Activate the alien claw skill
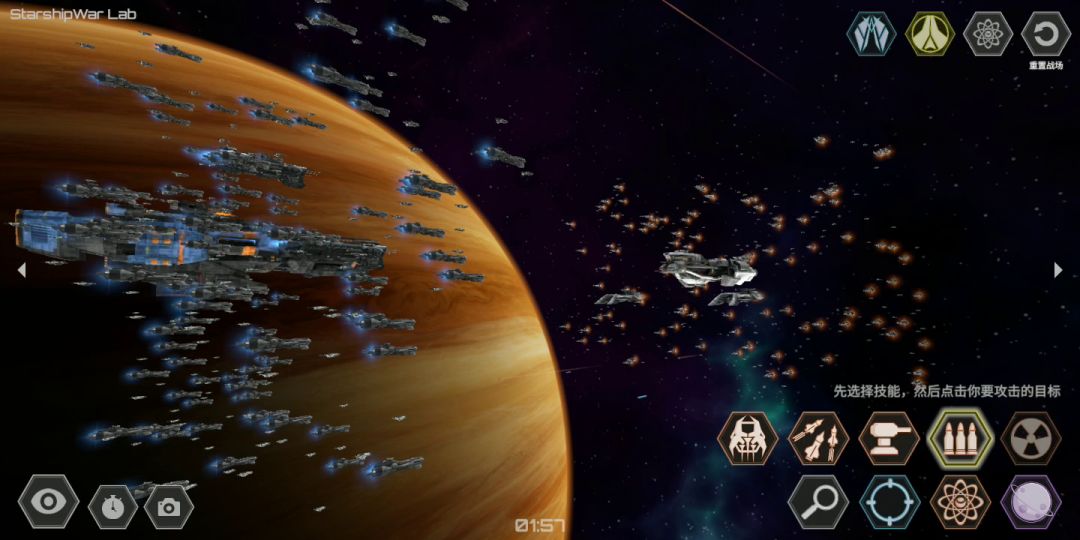1080x540 pixels. [747, 438]
